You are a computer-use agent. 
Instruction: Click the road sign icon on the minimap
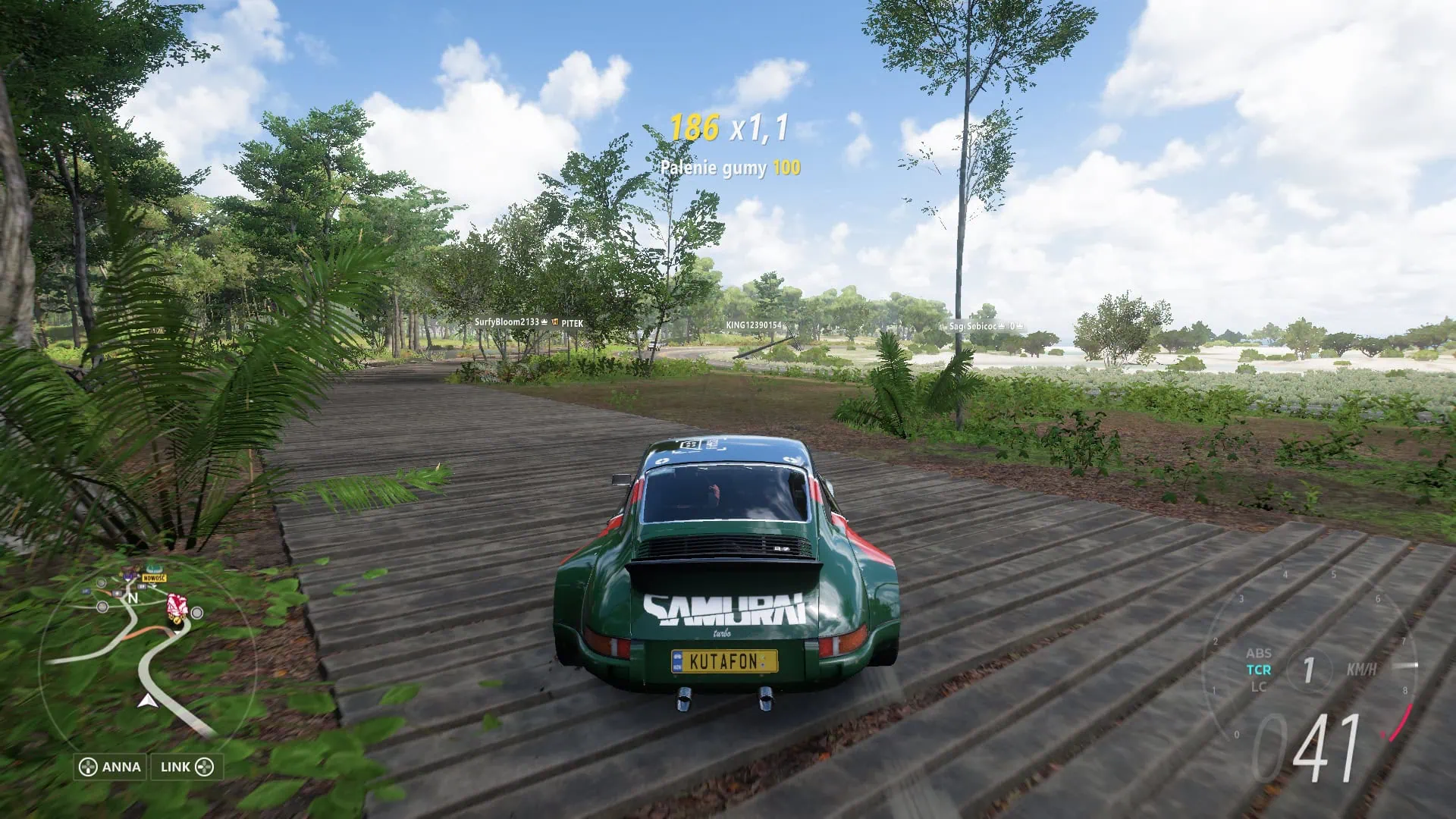142,585
